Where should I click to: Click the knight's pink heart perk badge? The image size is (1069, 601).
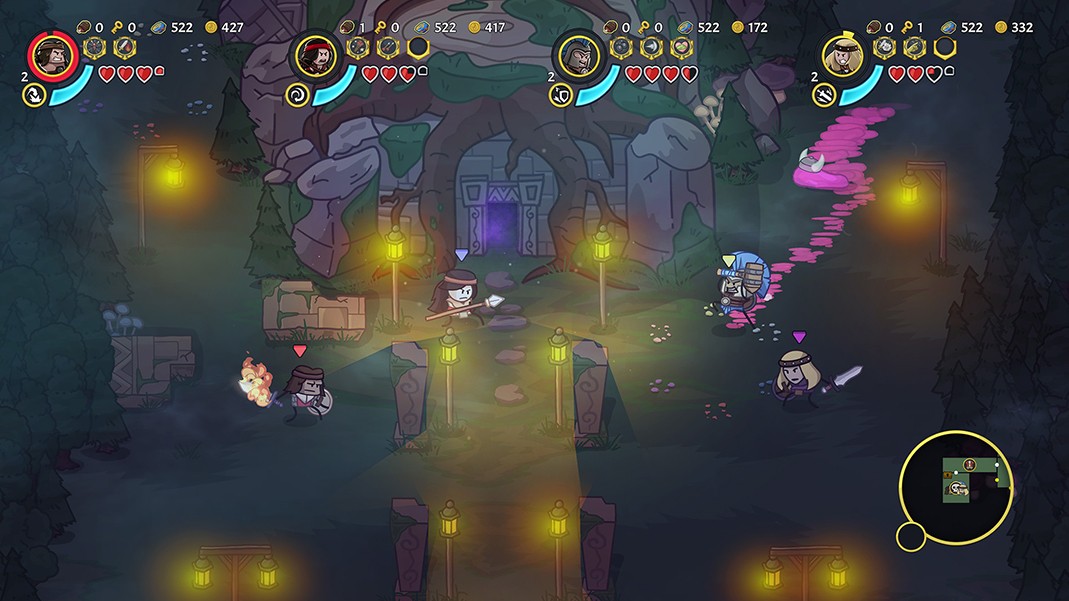tap(680, 47)
